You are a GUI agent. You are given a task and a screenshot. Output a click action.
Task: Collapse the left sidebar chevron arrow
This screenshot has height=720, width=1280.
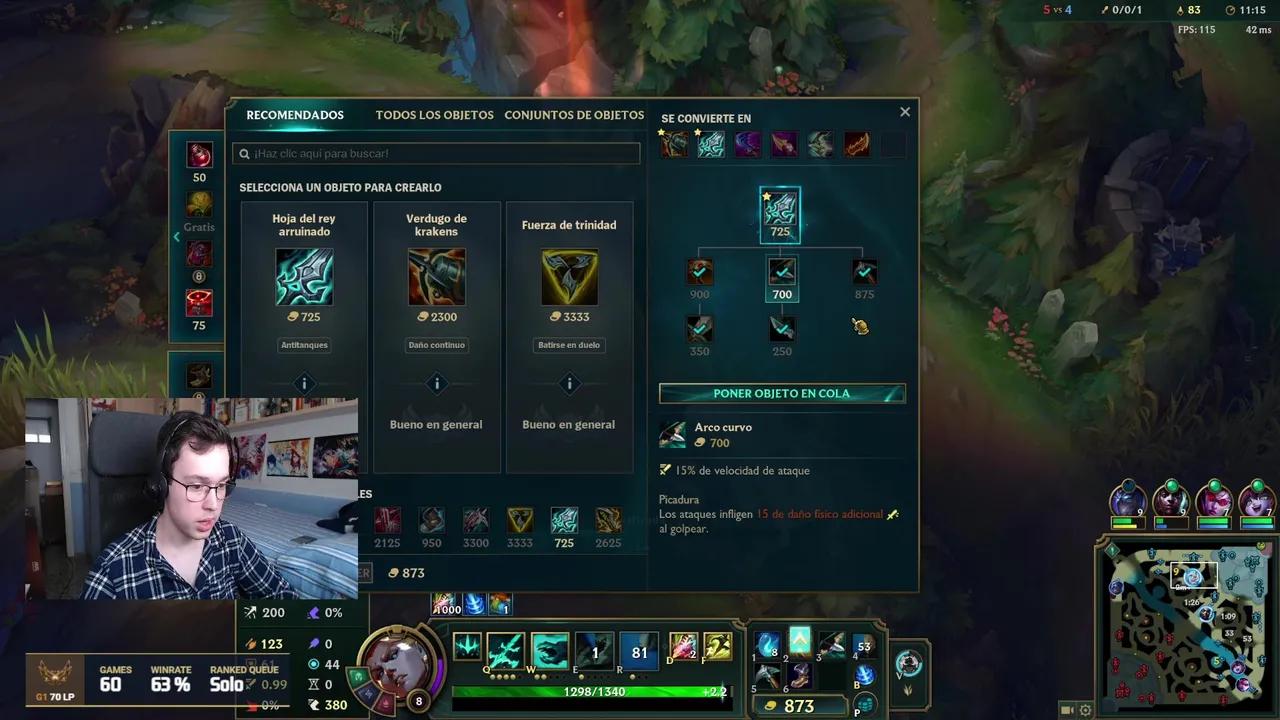click(x=177, y=237)
